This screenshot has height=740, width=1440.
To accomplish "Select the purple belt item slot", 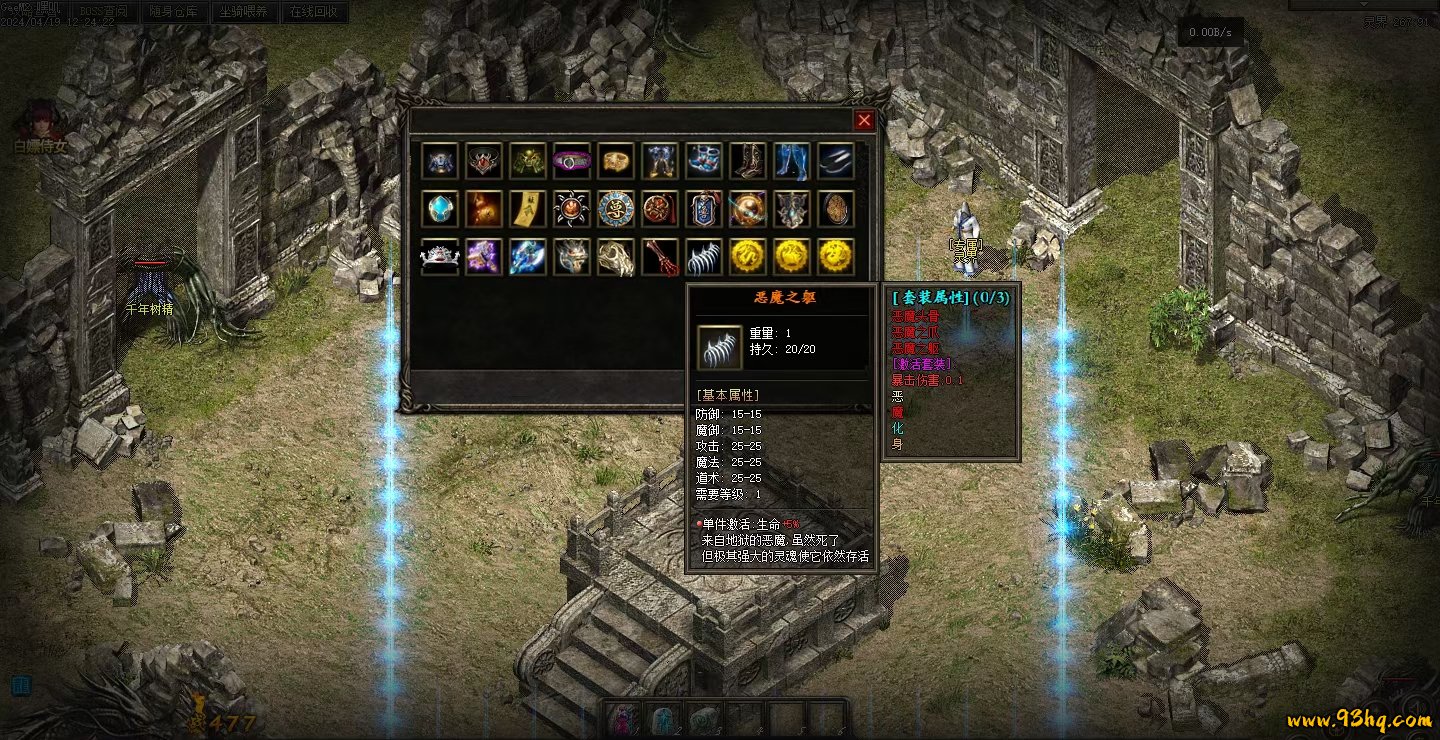I will tap(572, 160).
